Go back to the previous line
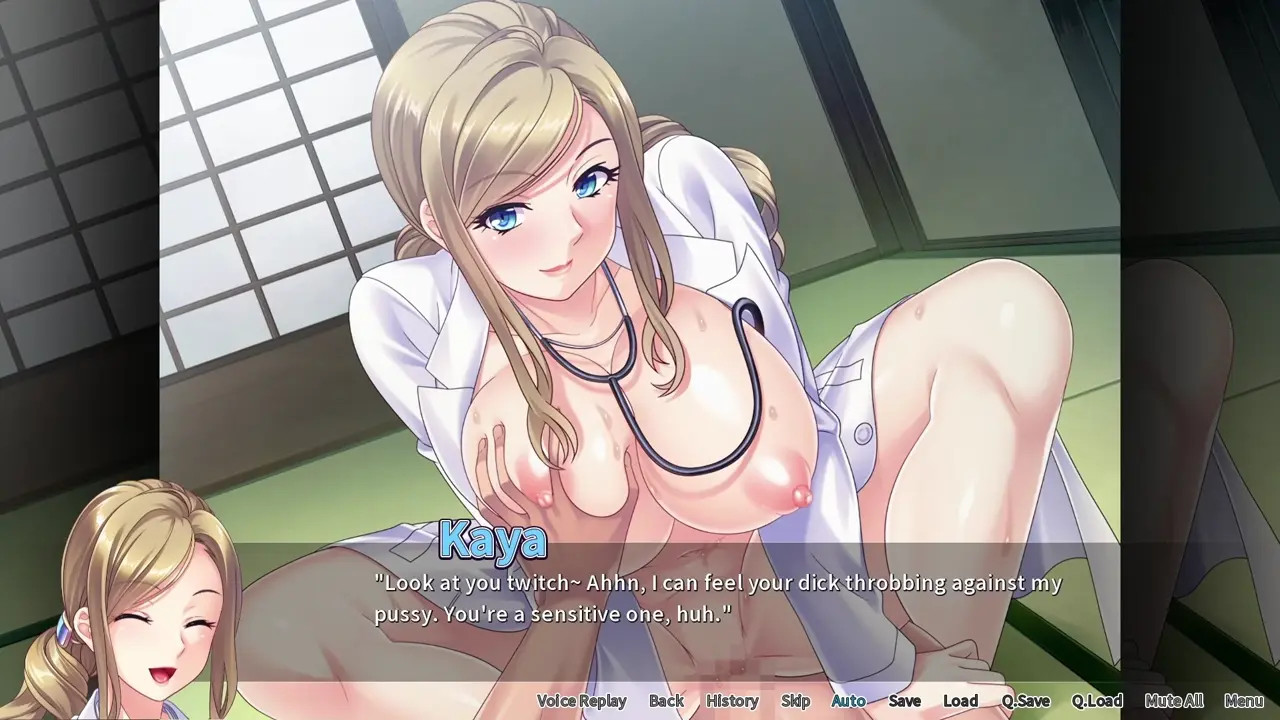The image size is (1280, 720). [x=666, y=701]
